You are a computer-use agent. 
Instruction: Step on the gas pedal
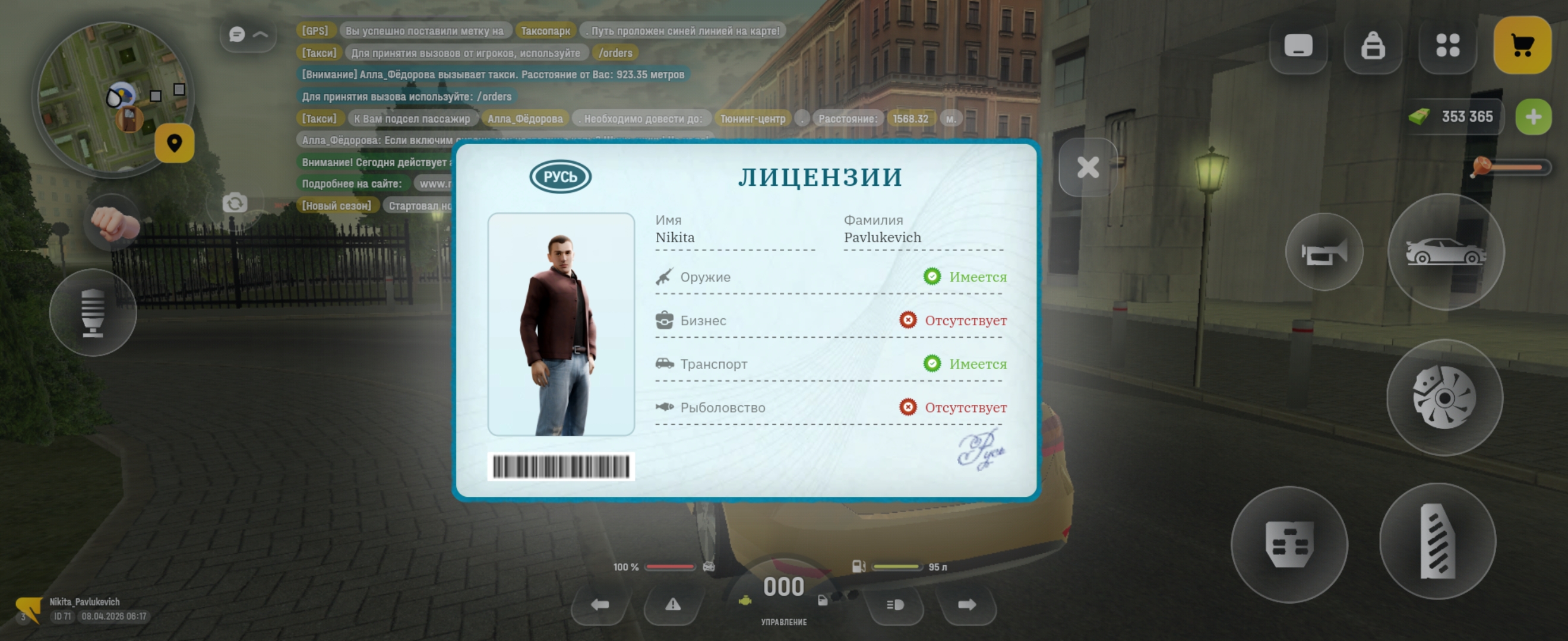pyautogui.click(x=1437, y=541)
